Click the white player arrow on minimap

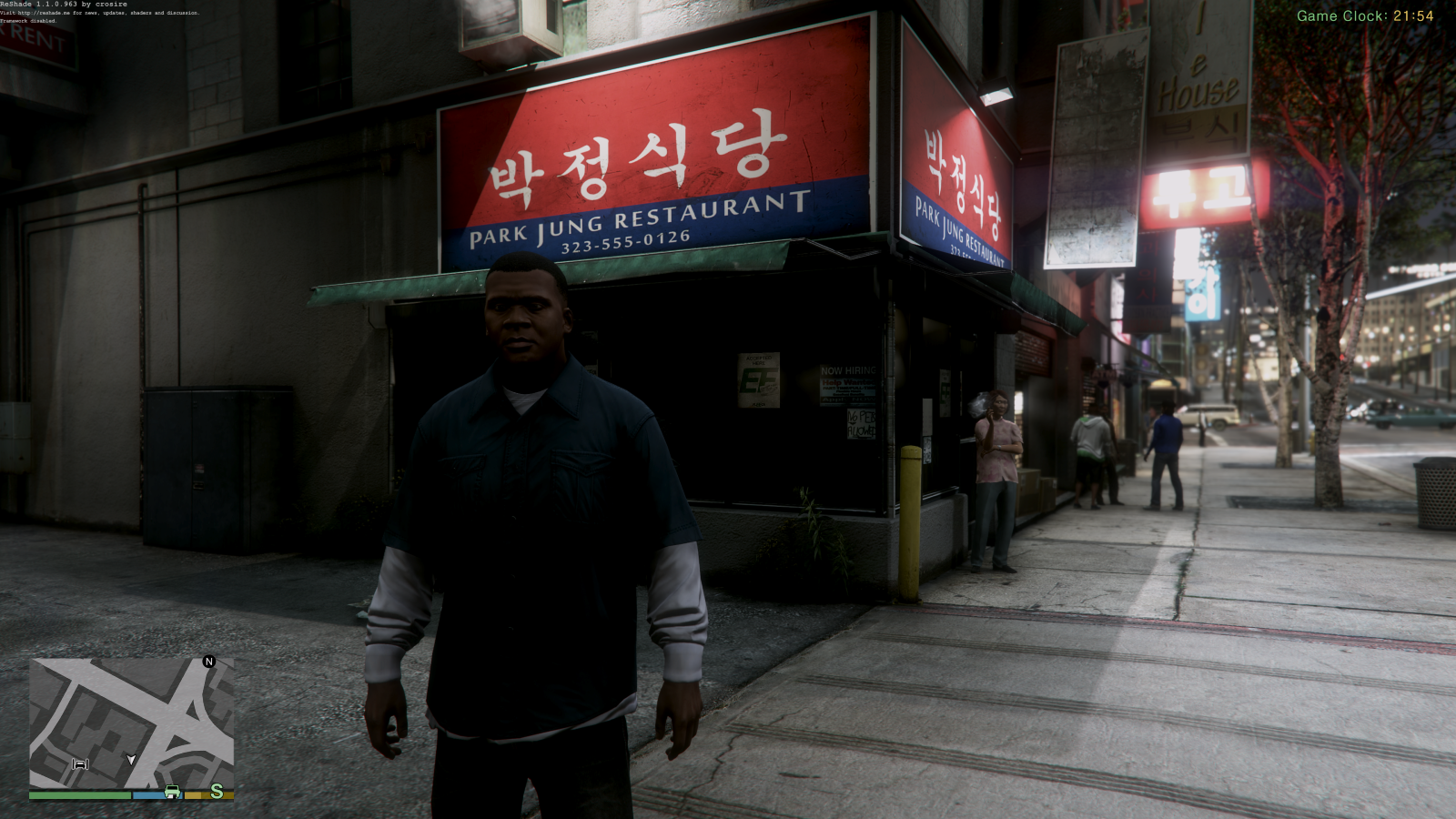(x=131, y=759)
